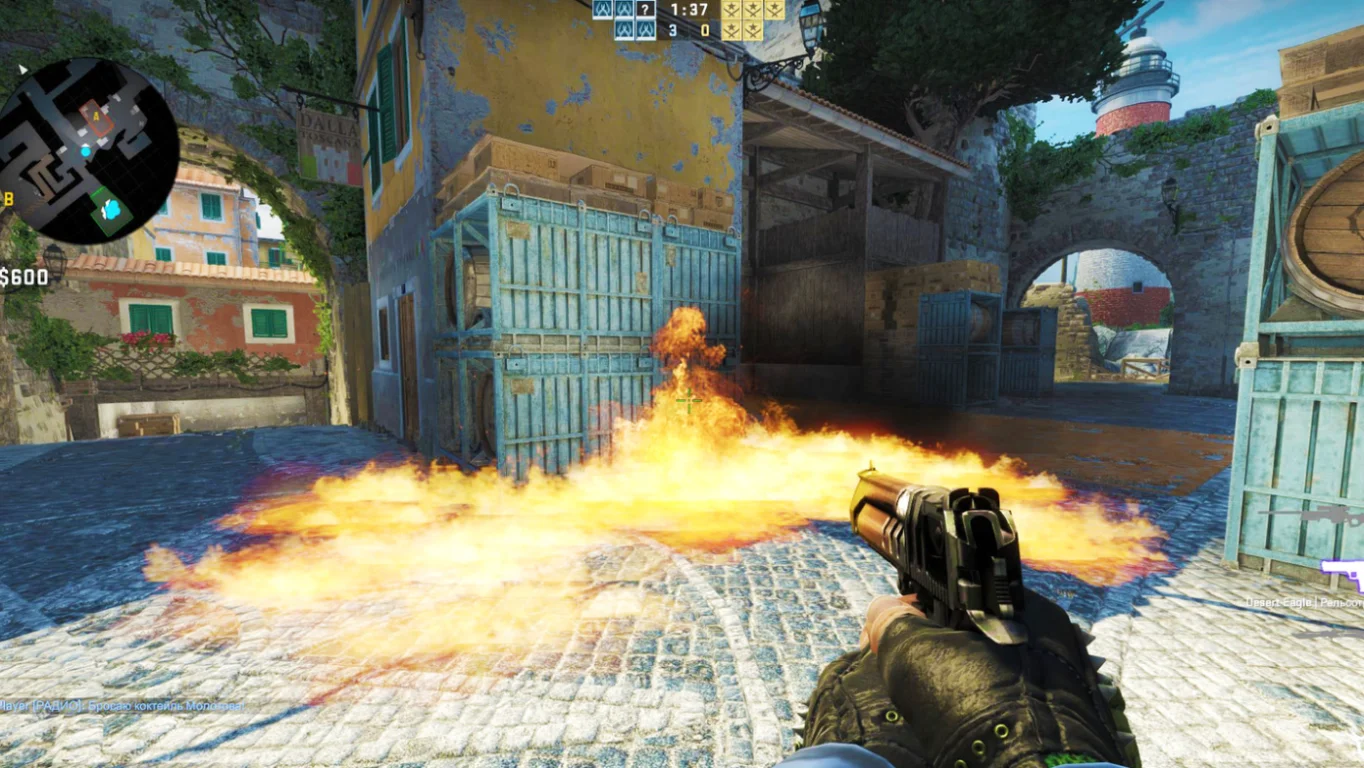Click the CT score number '3'
The width and height of the screenshot is (1364, 768).
tap(673, 31)
